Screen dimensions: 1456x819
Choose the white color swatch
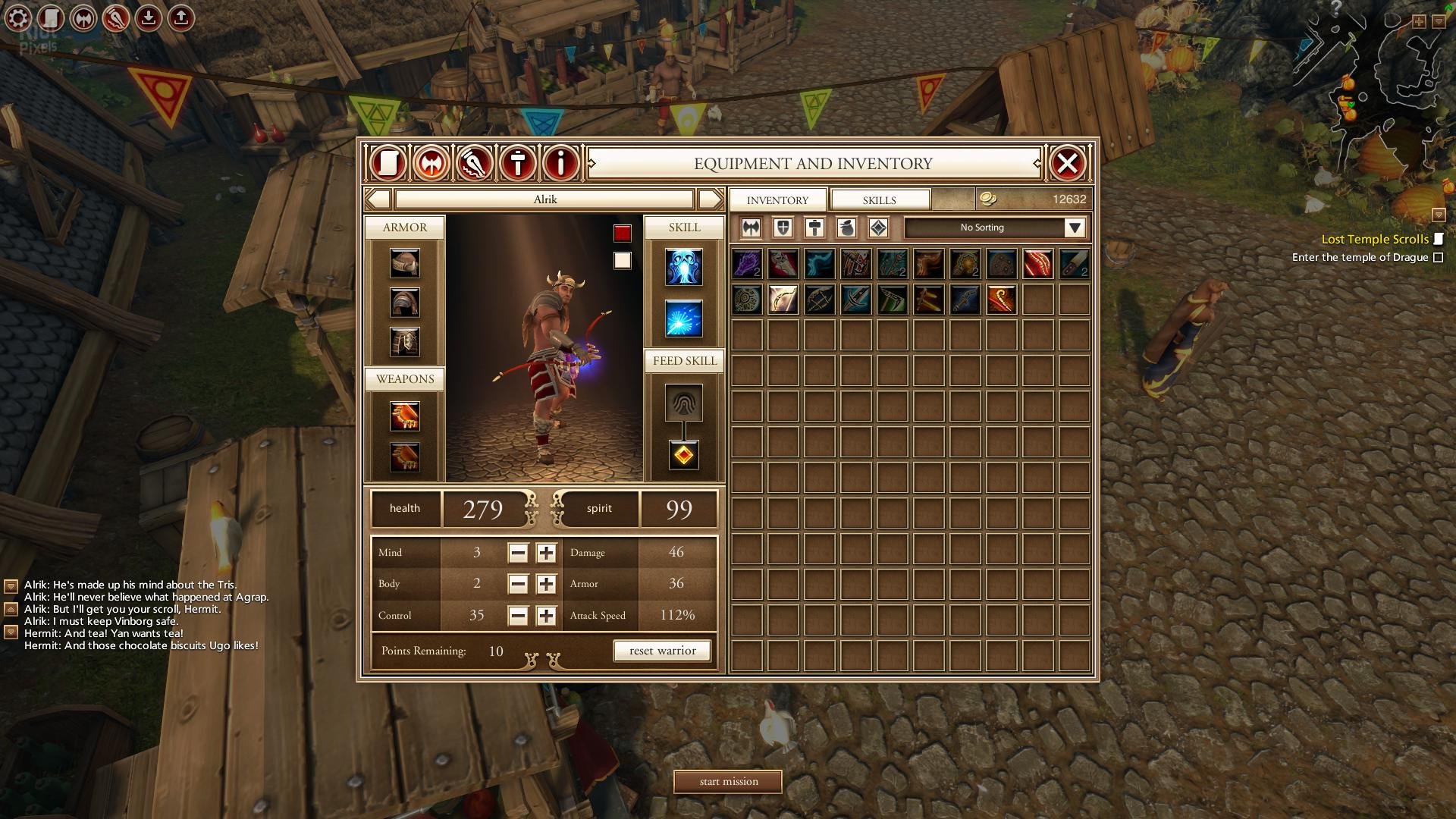[623, 261]
